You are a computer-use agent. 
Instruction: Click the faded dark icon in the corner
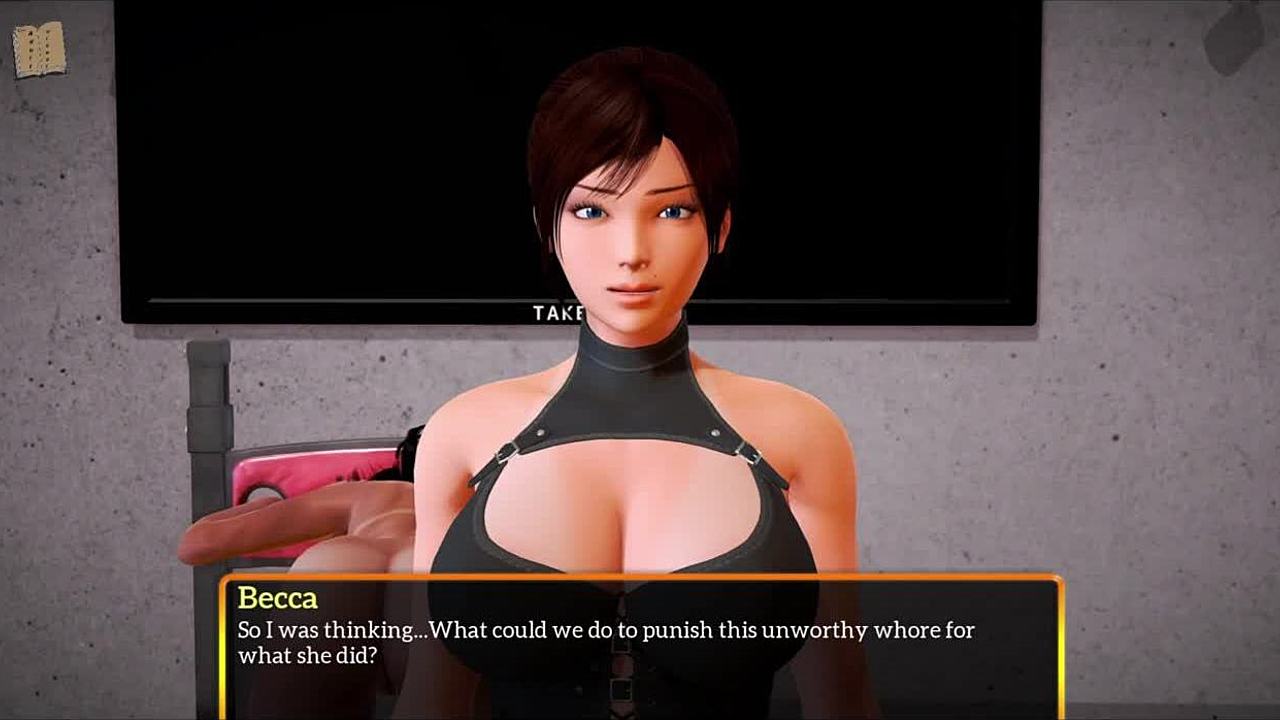[x=1233, y=37]
